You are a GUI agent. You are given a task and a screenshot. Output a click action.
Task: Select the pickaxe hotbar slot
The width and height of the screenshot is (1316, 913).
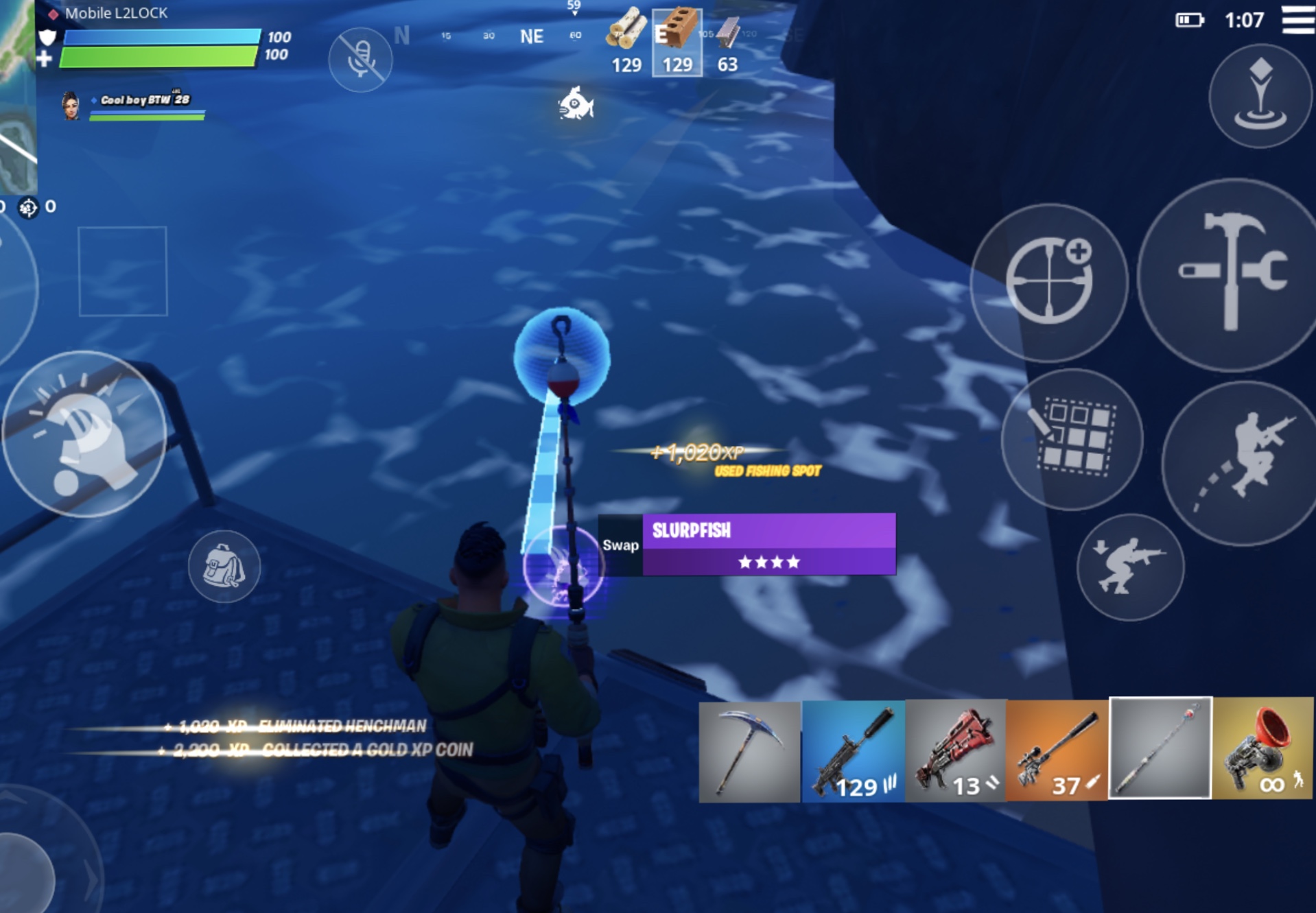(749, 750)
